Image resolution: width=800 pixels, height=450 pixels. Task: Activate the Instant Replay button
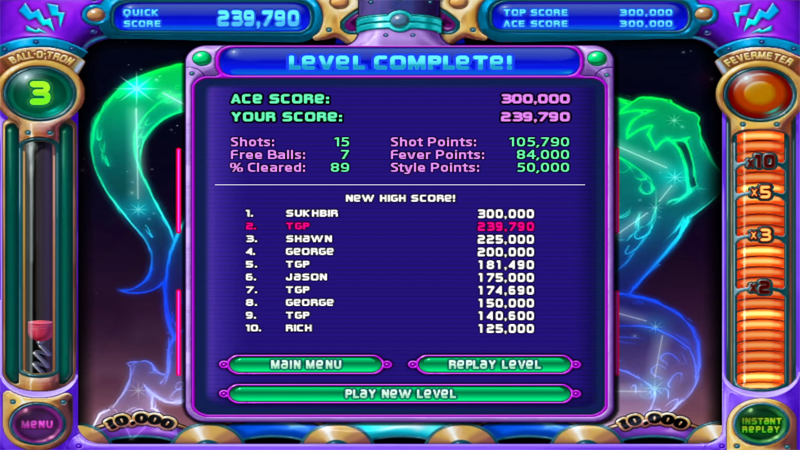[761, 423]
